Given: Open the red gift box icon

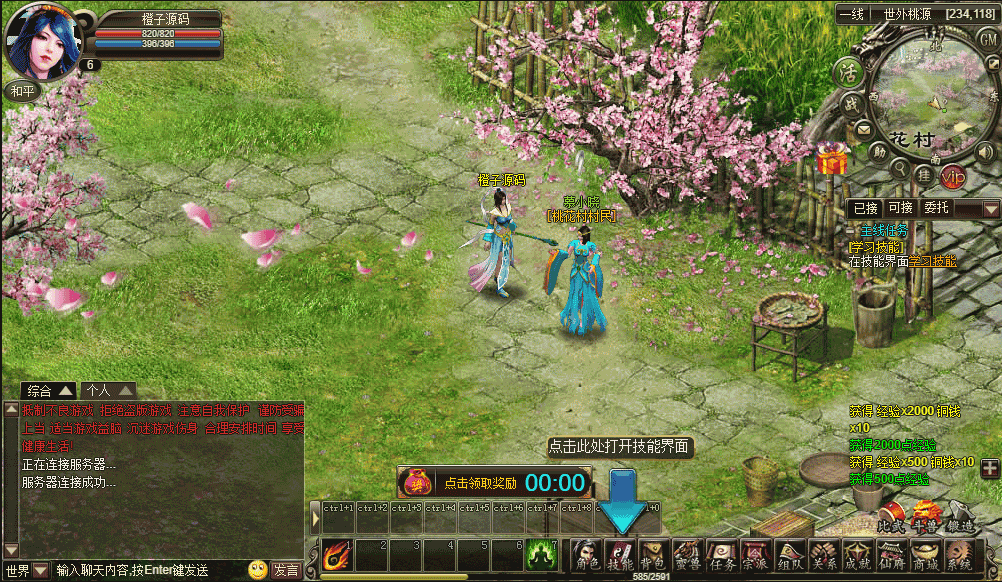Looking at the screenshot, I should pos(832,158).
